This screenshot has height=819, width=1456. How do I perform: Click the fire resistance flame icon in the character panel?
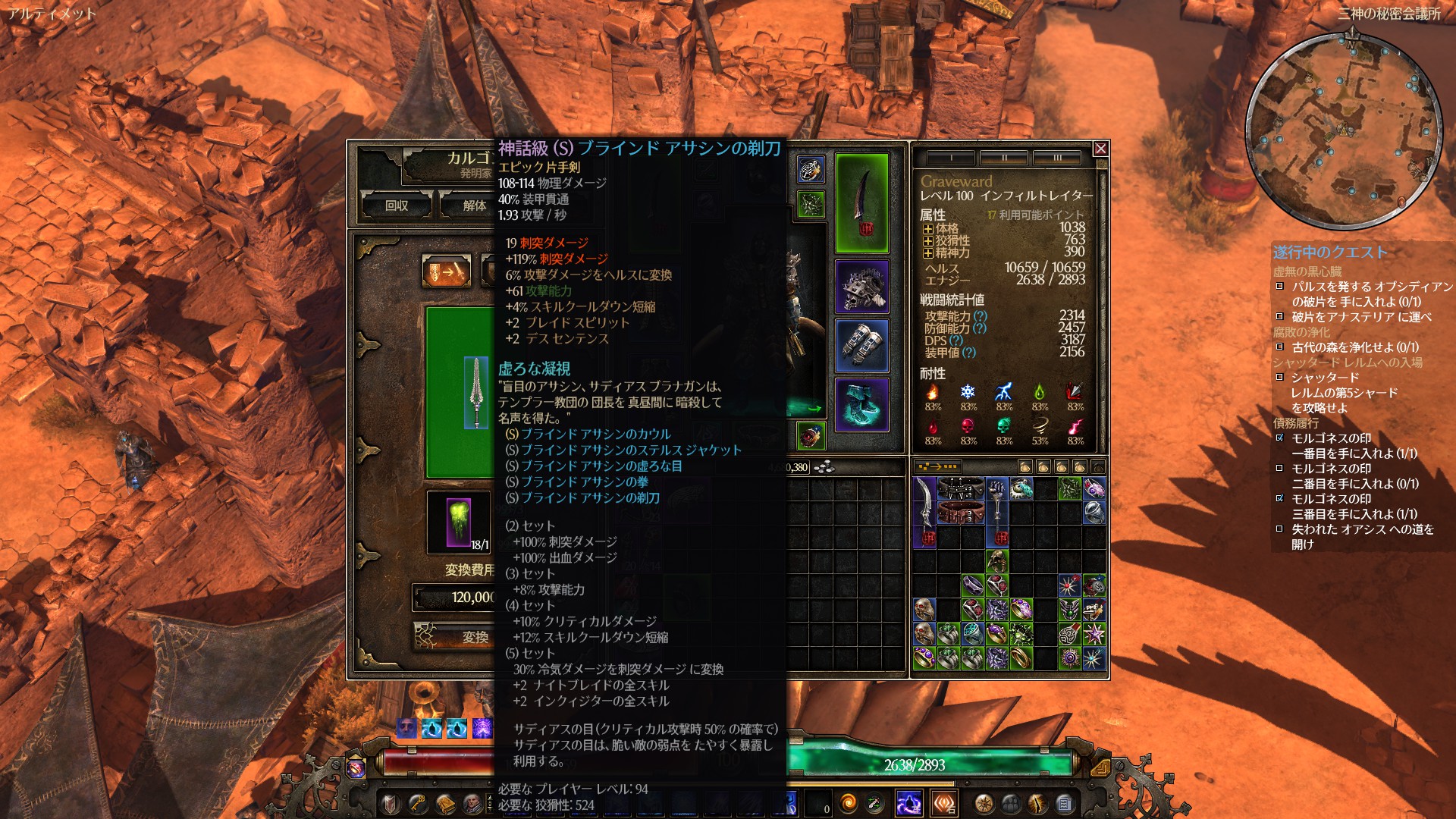point(932,393)
